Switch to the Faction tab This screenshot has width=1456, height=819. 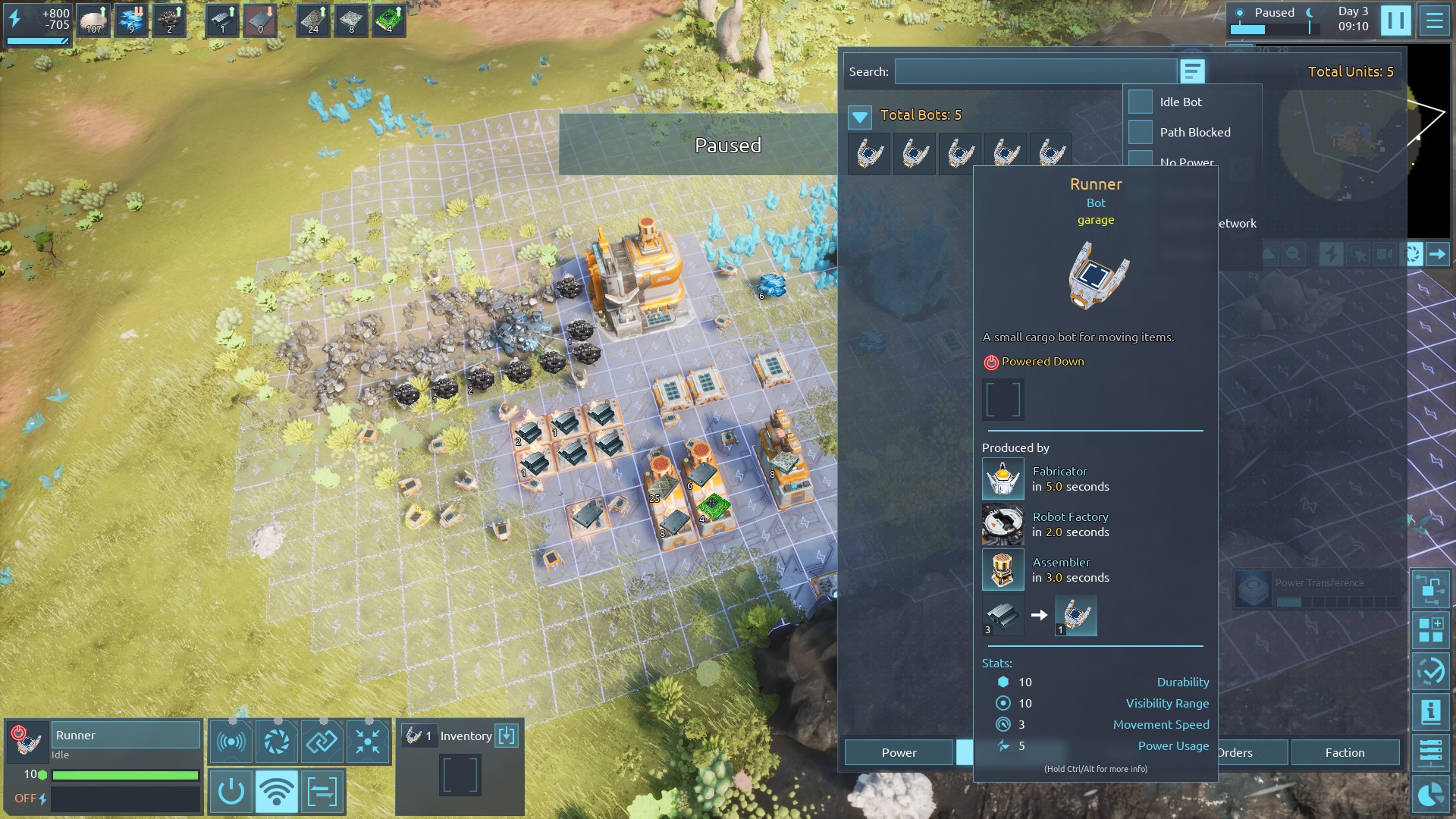point(1345,752)
